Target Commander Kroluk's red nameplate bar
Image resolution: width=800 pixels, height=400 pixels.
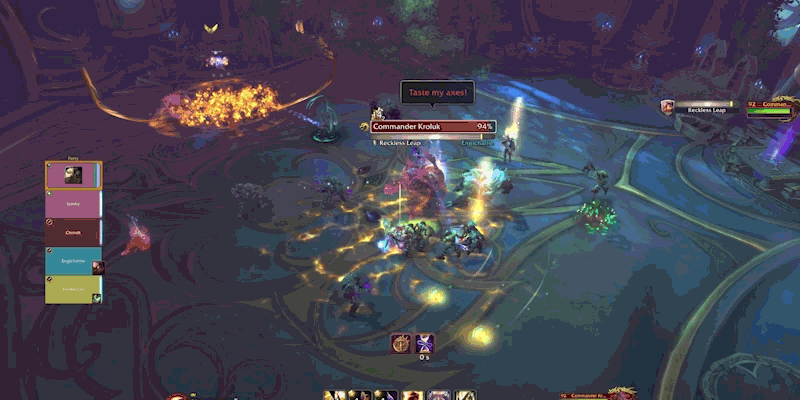point(434,127)
